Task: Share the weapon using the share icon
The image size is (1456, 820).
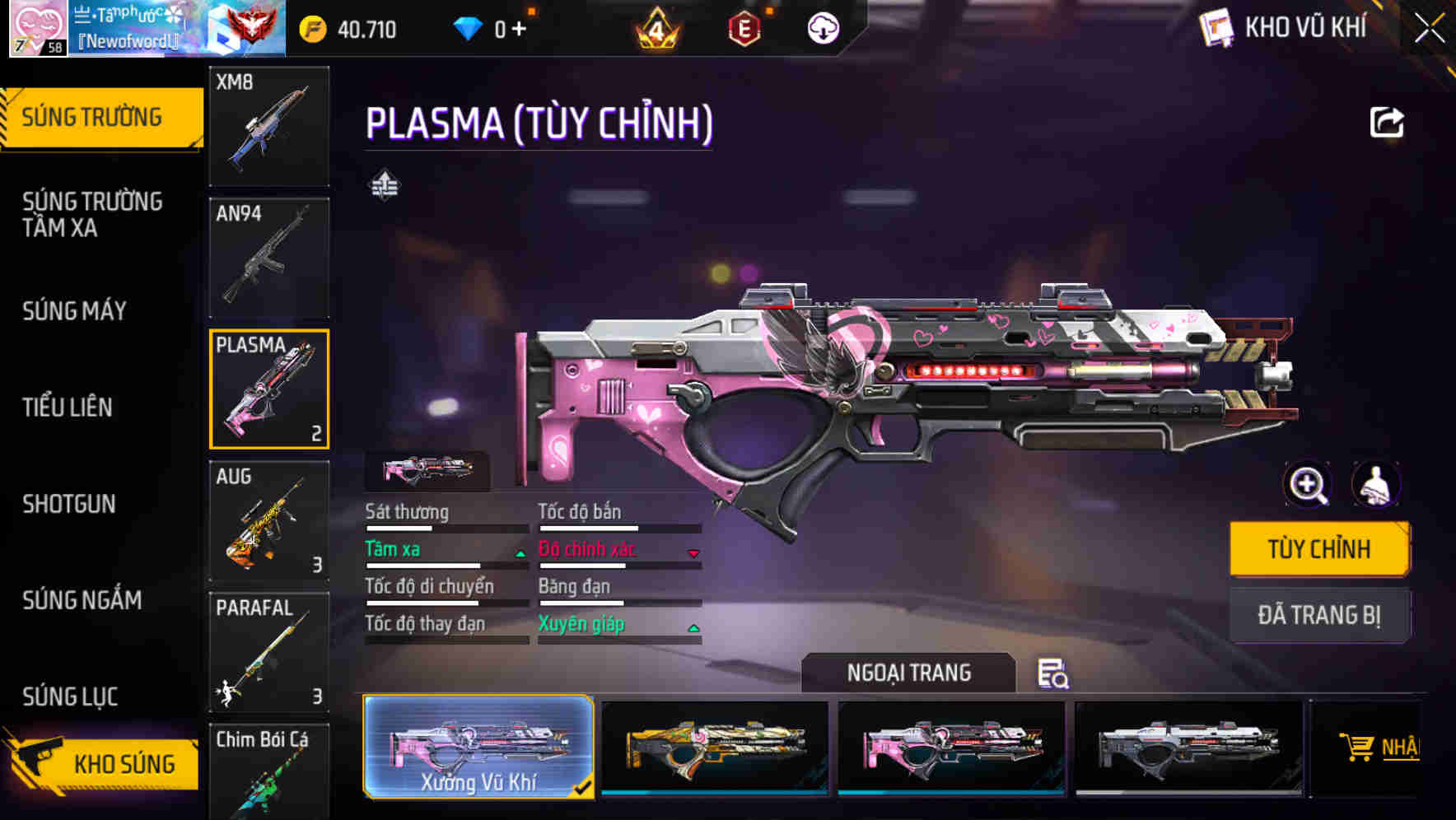Action: (x=1386, y=123)
